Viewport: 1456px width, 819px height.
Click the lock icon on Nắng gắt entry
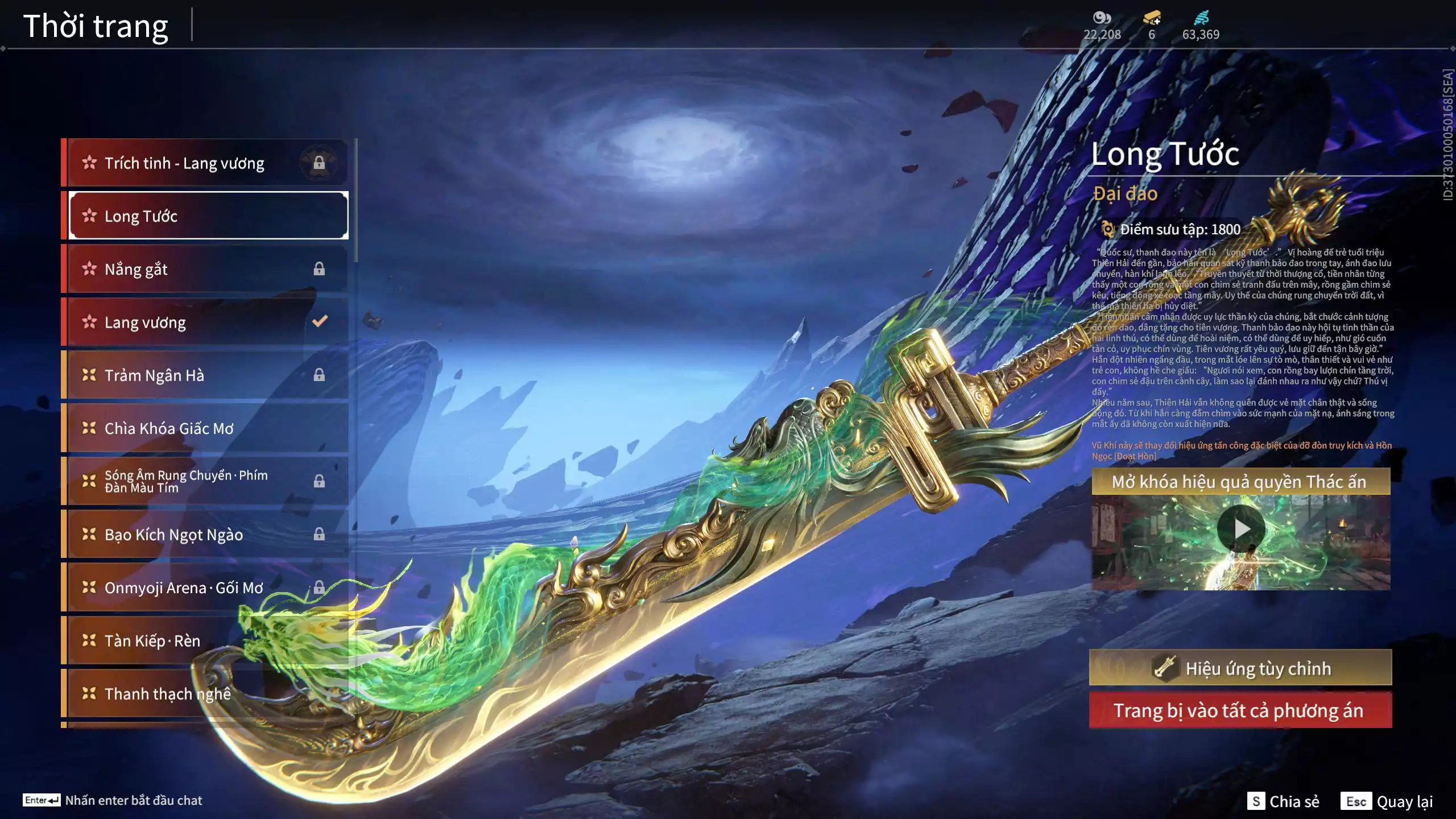pos(320,269)
